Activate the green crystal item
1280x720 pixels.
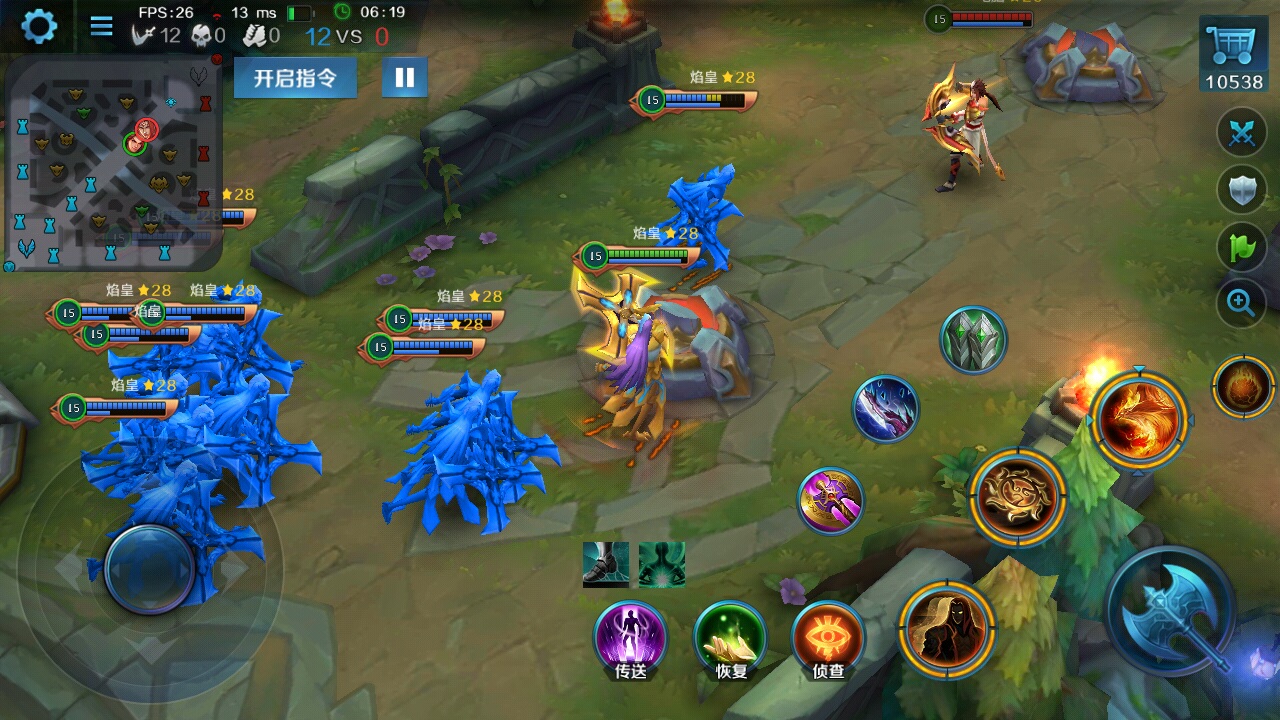[x=973, y=341]
